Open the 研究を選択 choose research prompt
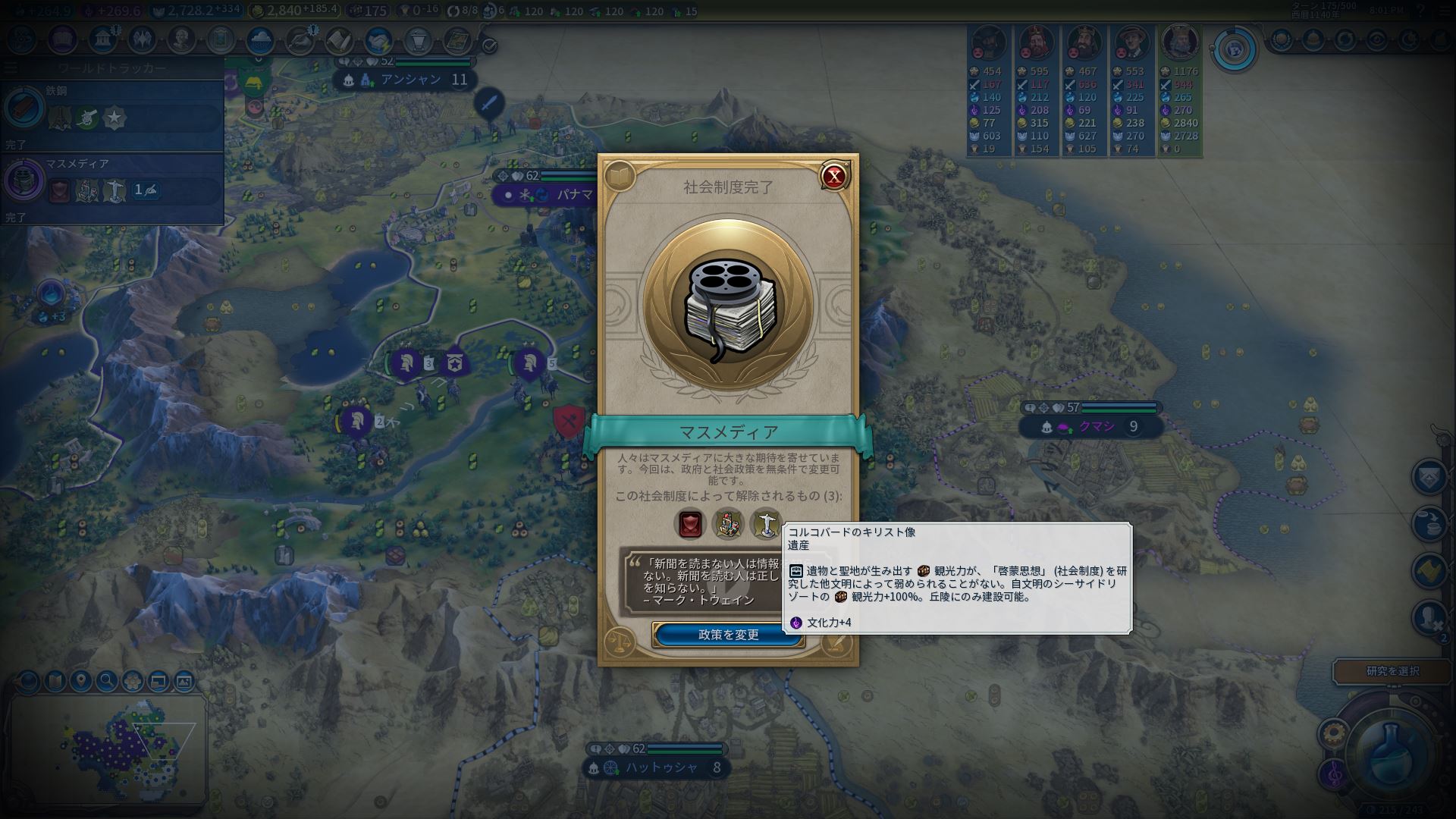Screen dimensions: 1456x819 click(1392, 671)
